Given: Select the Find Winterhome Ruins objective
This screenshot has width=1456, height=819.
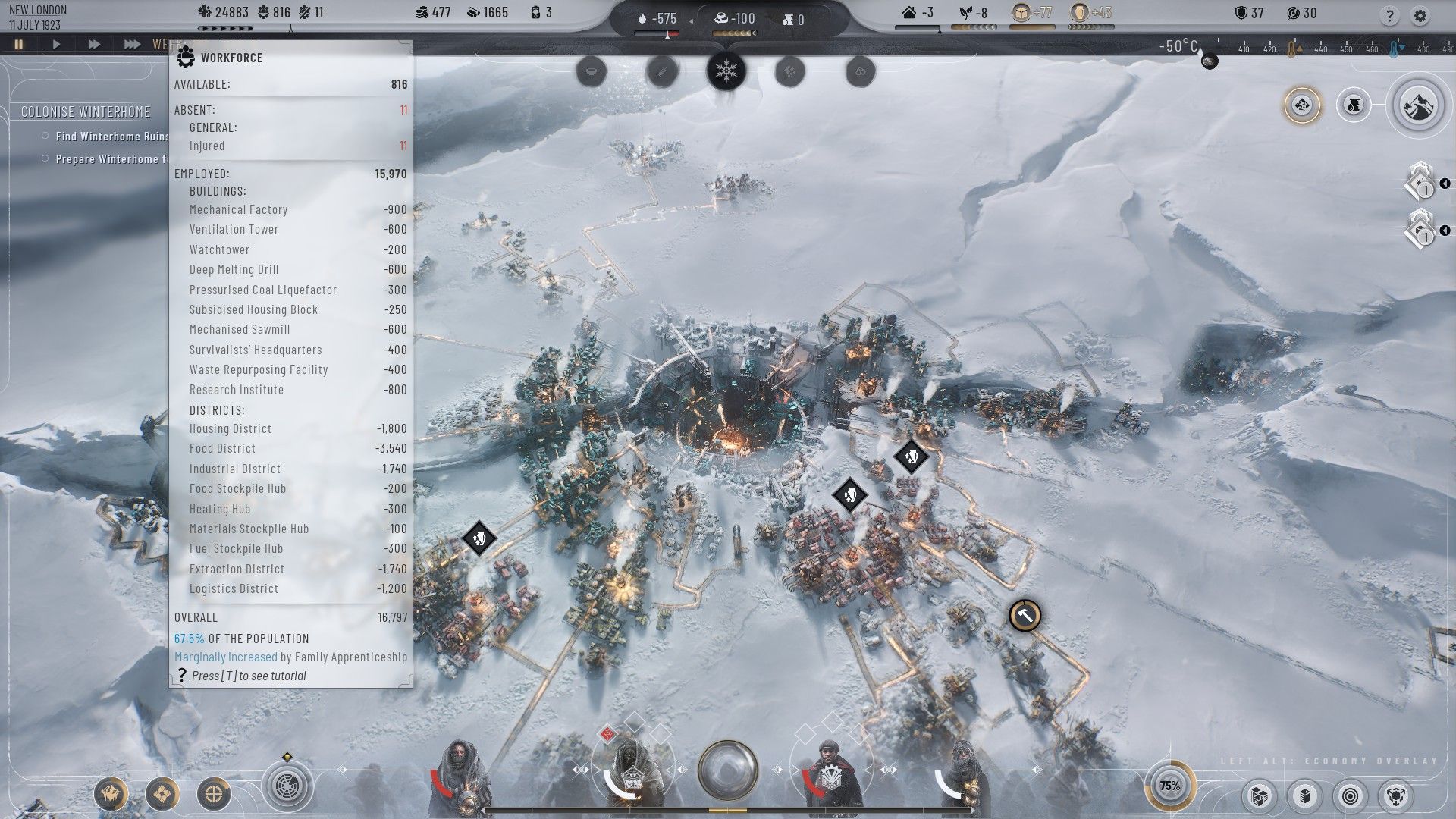Looking at the screenshot, I should (x=108, y=136).
